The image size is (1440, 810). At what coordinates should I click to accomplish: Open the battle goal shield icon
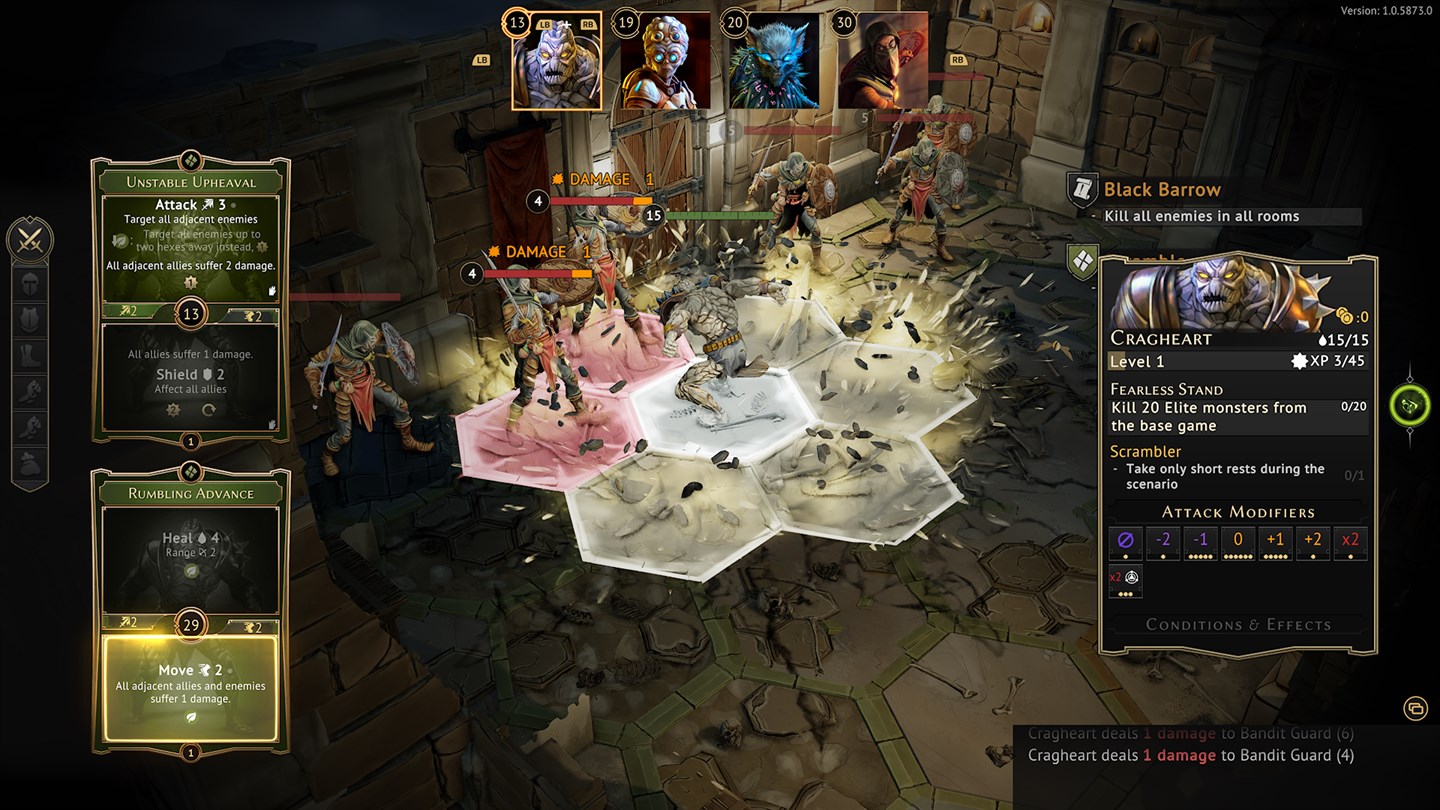(x=1082, y=261)
